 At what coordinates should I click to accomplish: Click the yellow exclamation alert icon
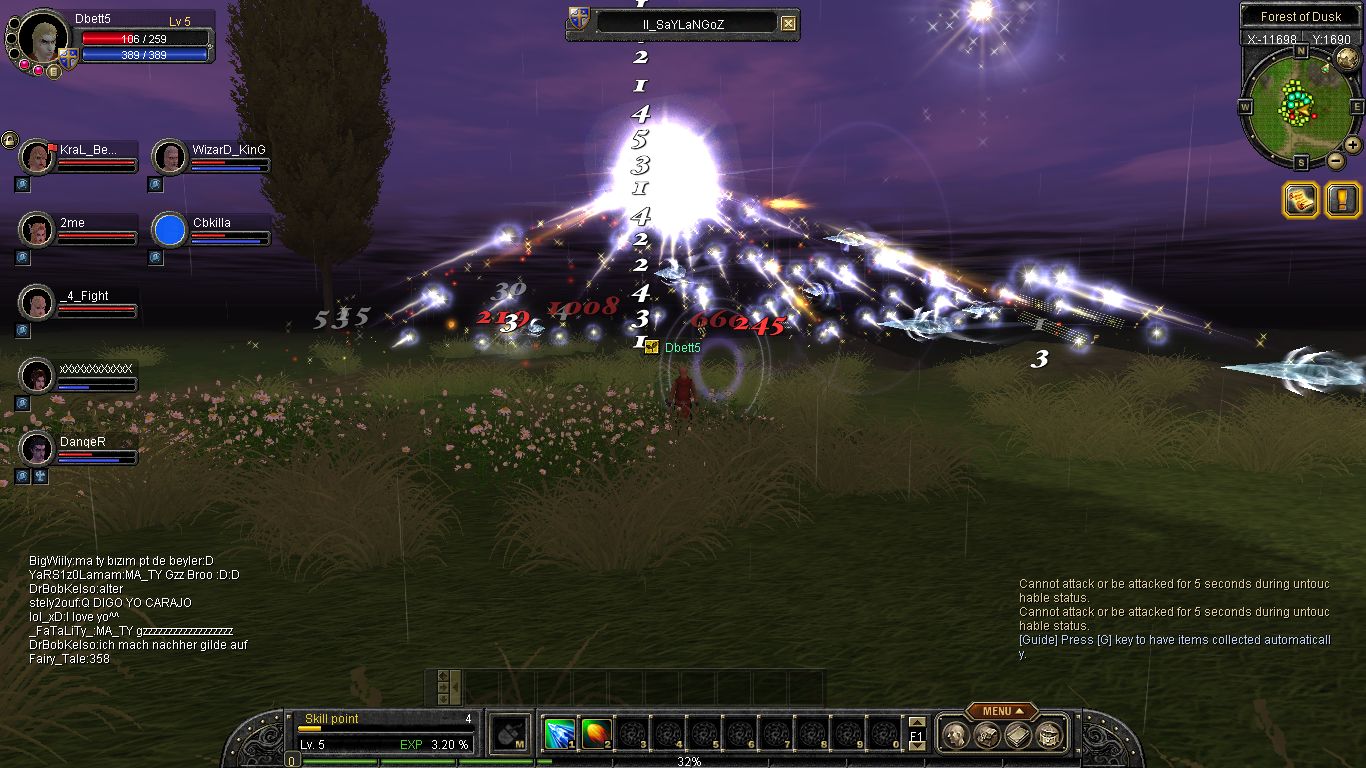tap(1342, 200)
